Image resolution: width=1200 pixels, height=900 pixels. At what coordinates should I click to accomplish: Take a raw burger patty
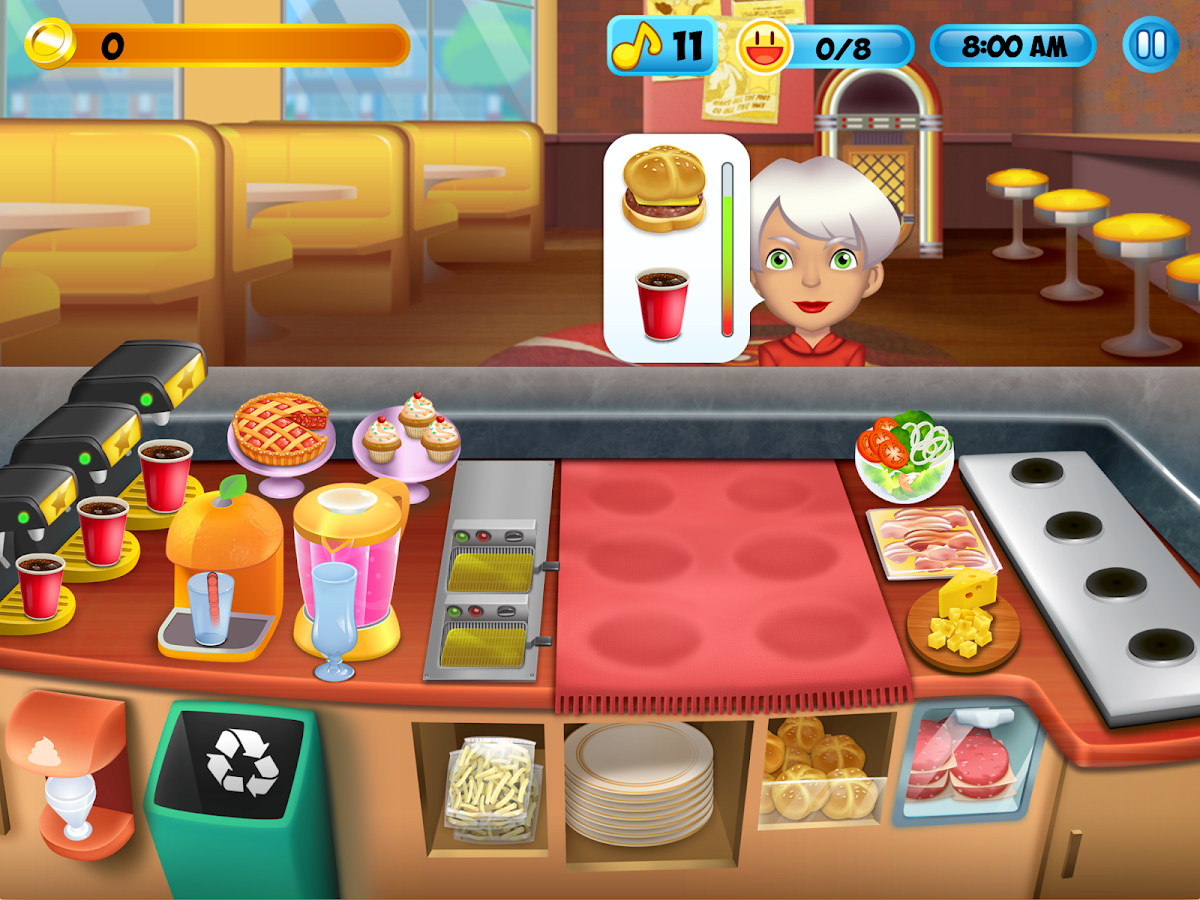coord(960,762)
